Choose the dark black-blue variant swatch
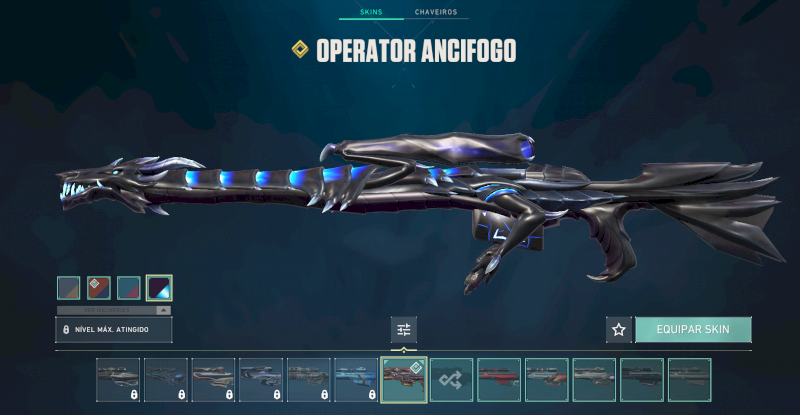The width and height of the screenshot is (800, 415). (x=158, y=288)
